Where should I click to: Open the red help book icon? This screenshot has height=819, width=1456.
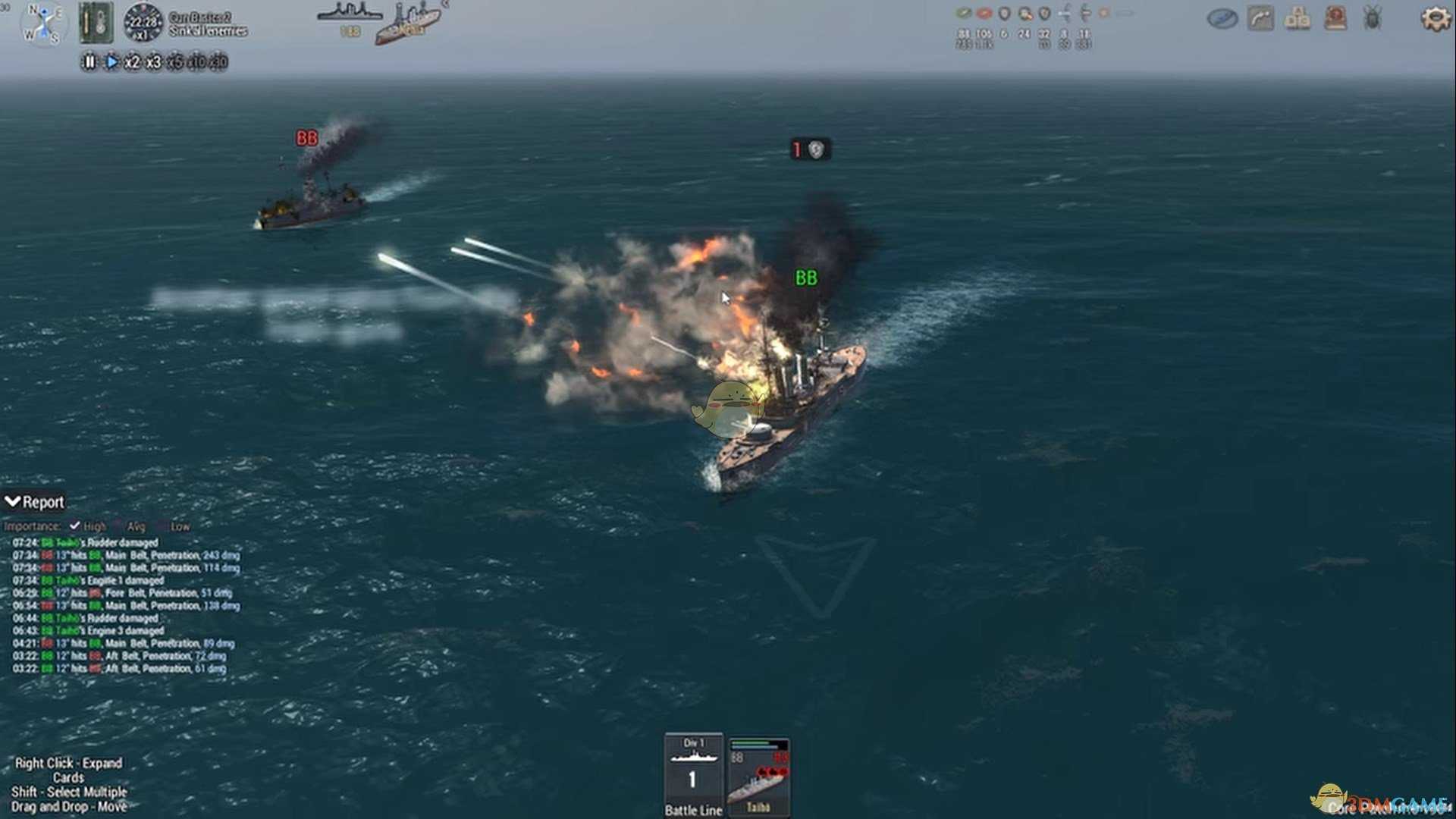tap(1335, 18)
